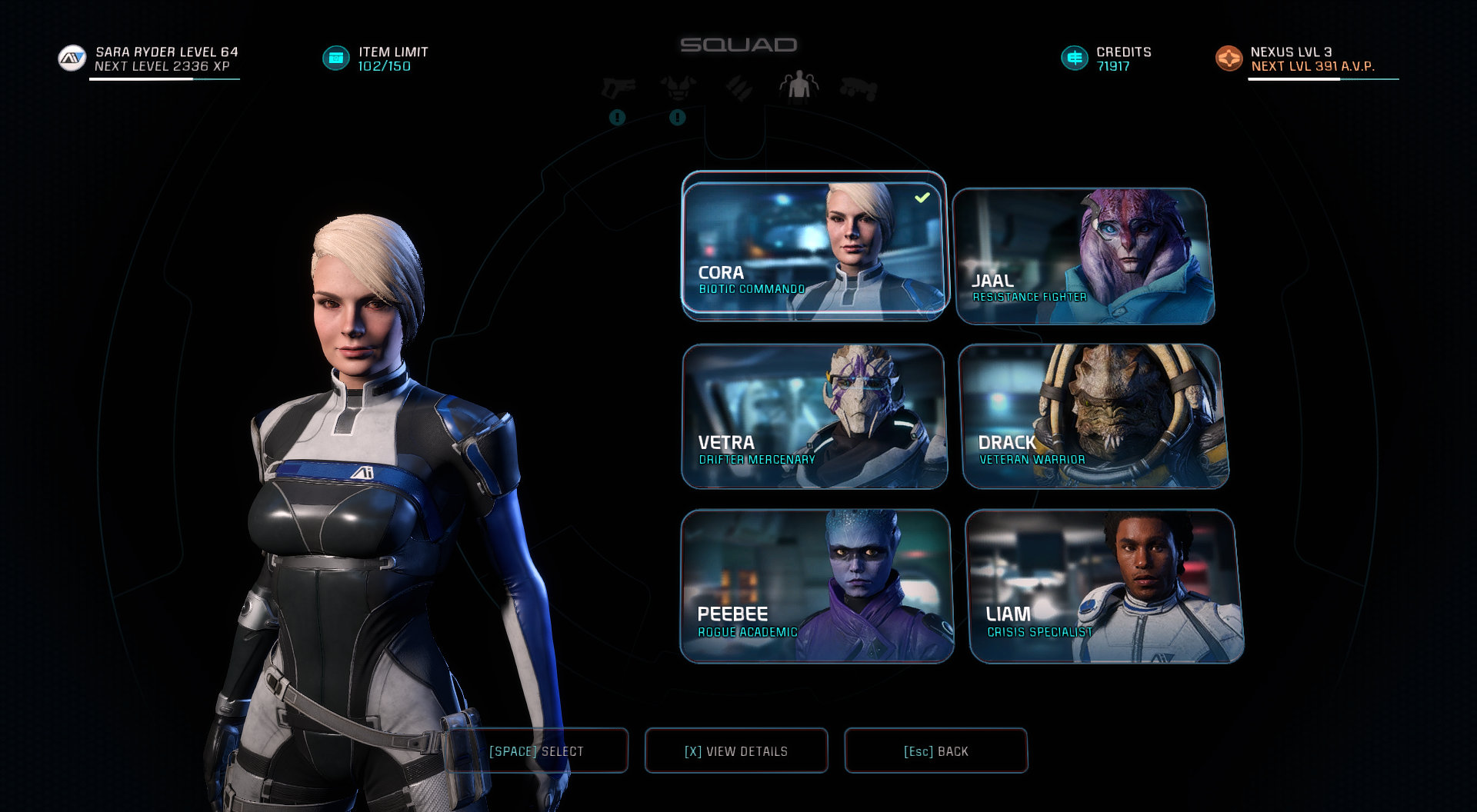
Task: Open the Nomad vehicle tab
Action: (x=859, y=89)
